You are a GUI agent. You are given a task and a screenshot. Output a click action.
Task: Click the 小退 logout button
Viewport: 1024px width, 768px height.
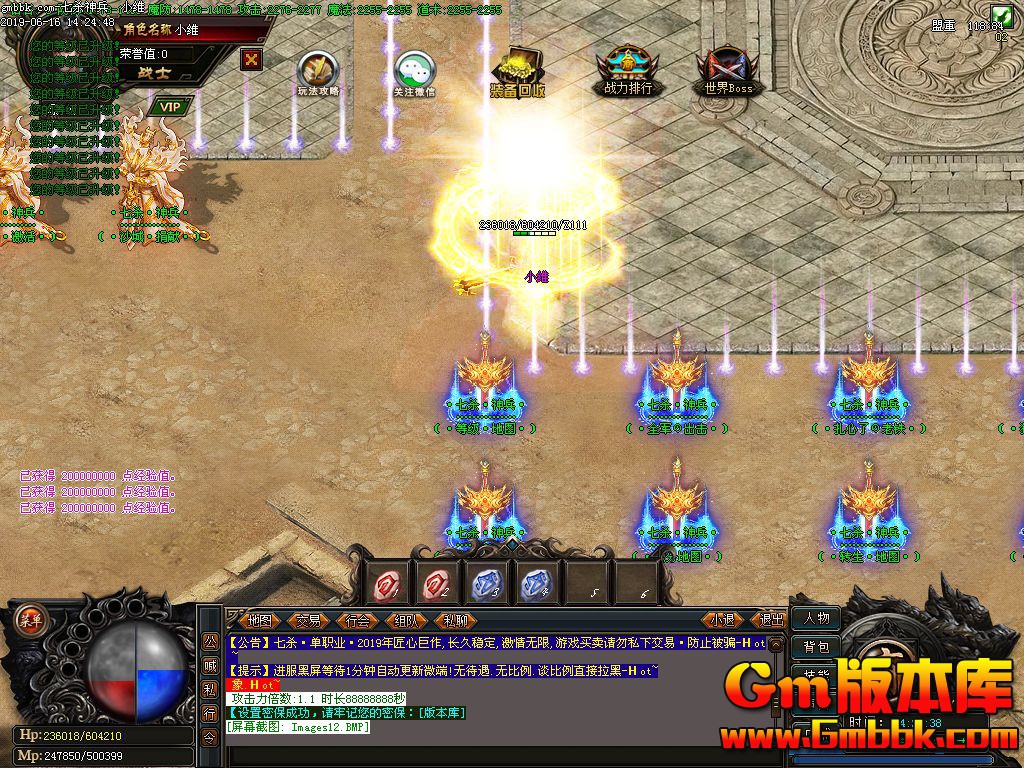point(723,620)
